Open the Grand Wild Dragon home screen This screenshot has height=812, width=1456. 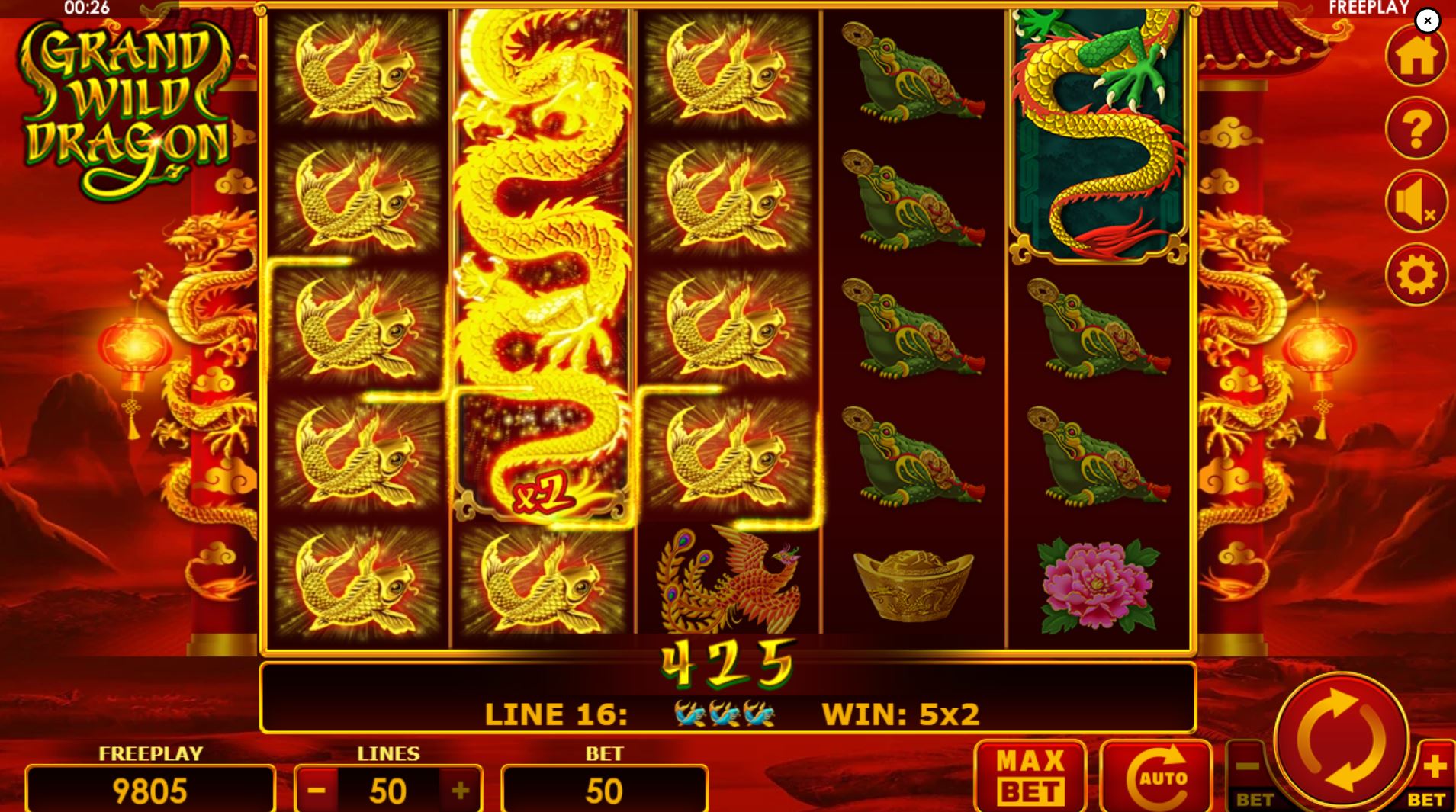click(x=1416, y=53)
